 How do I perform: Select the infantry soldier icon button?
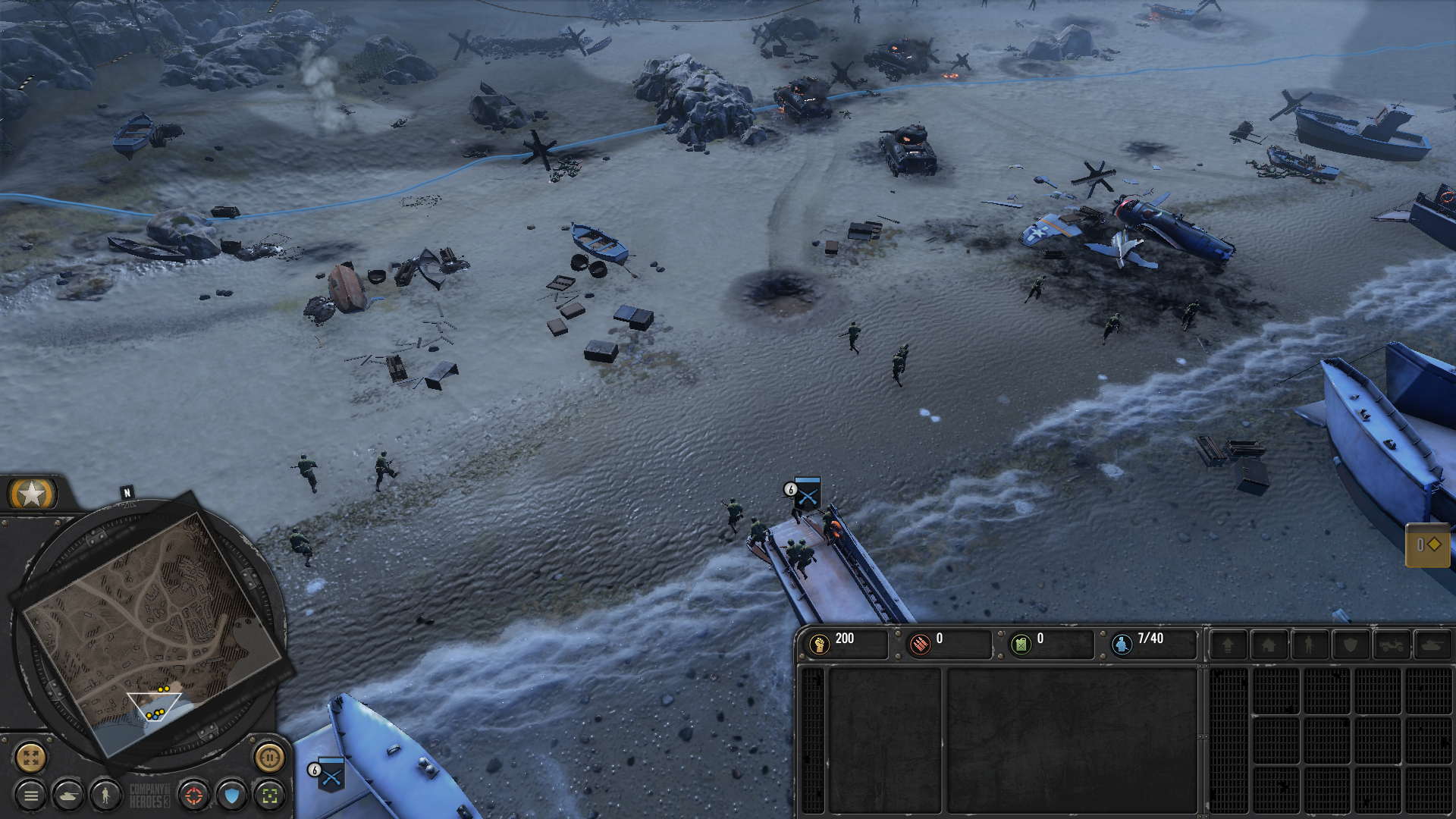tap(107, 795)
